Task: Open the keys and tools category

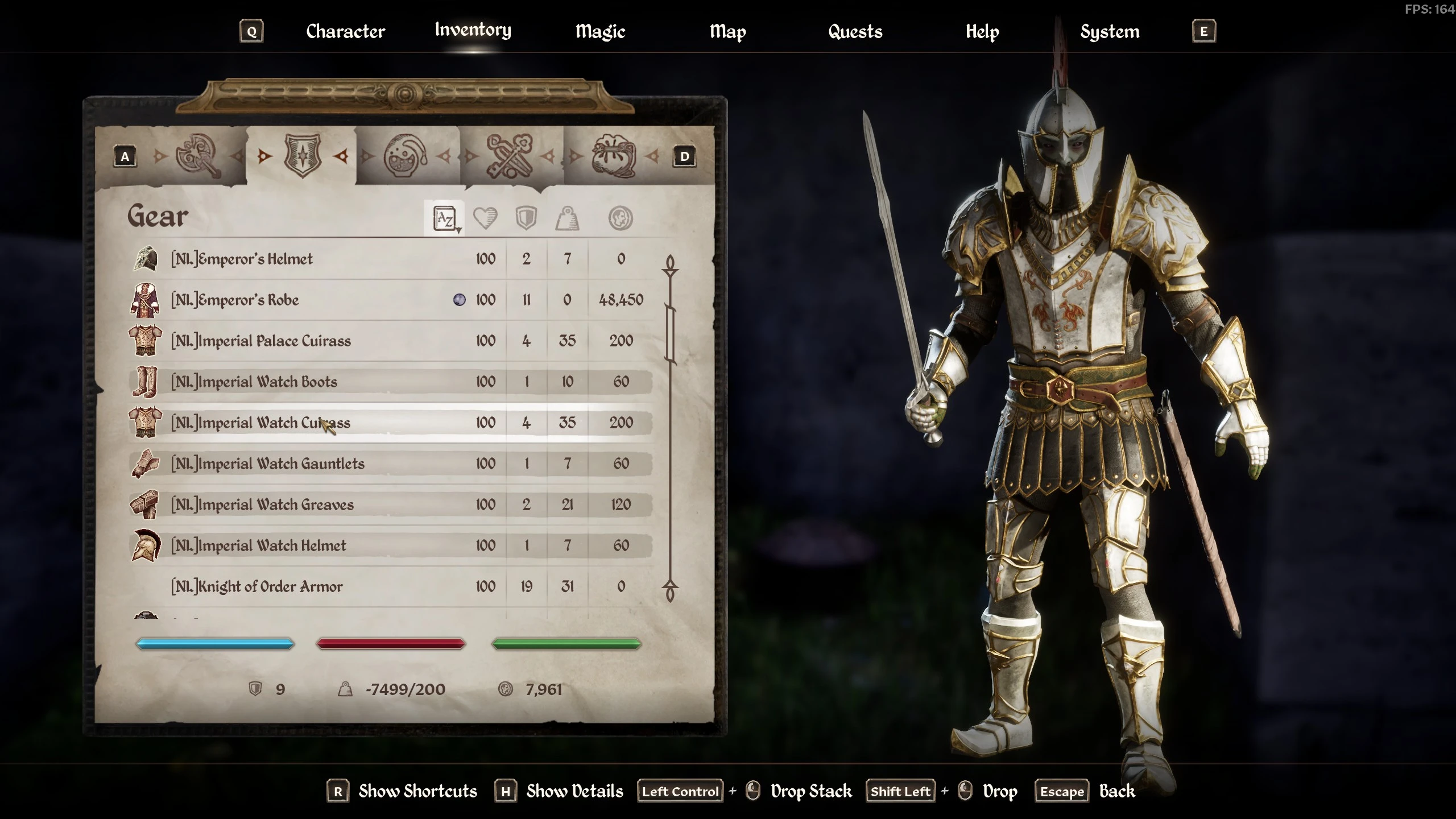Action: coord(510,156)
